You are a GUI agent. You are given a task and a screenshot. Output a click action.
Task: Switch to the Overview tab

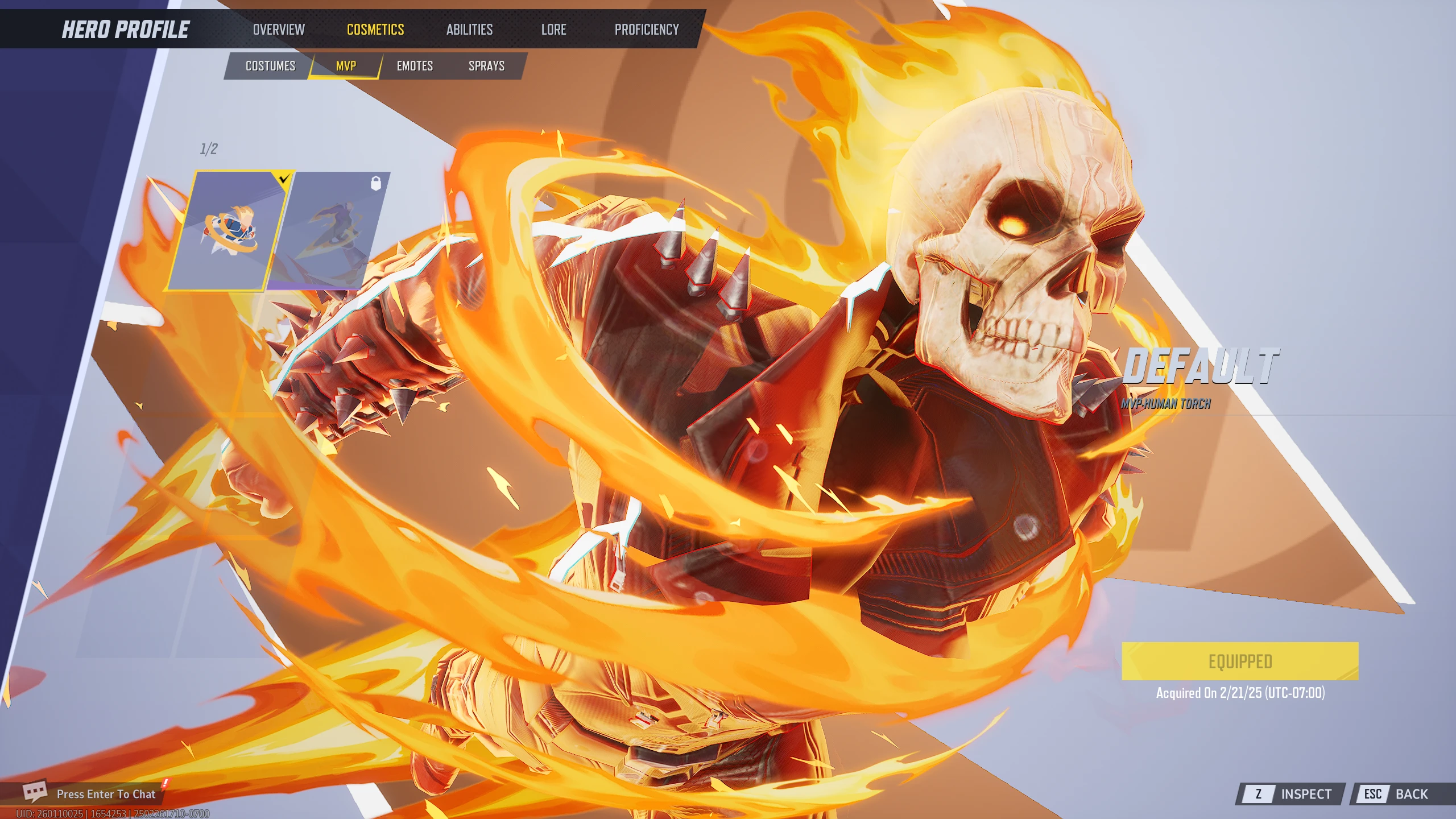point(279,29)
